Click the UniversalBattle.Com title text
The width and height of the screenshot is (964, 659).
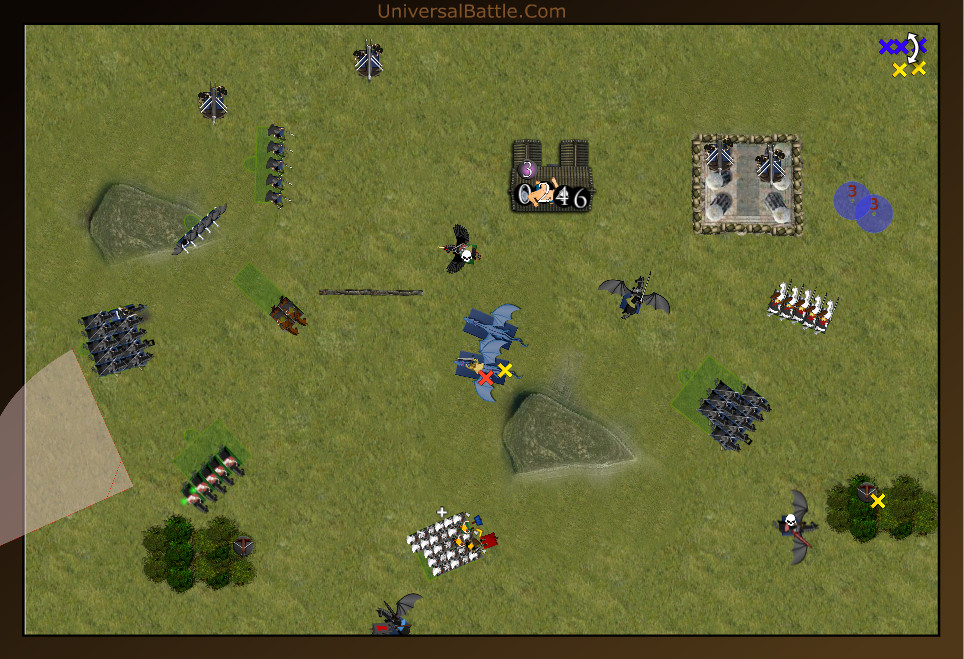471,11
